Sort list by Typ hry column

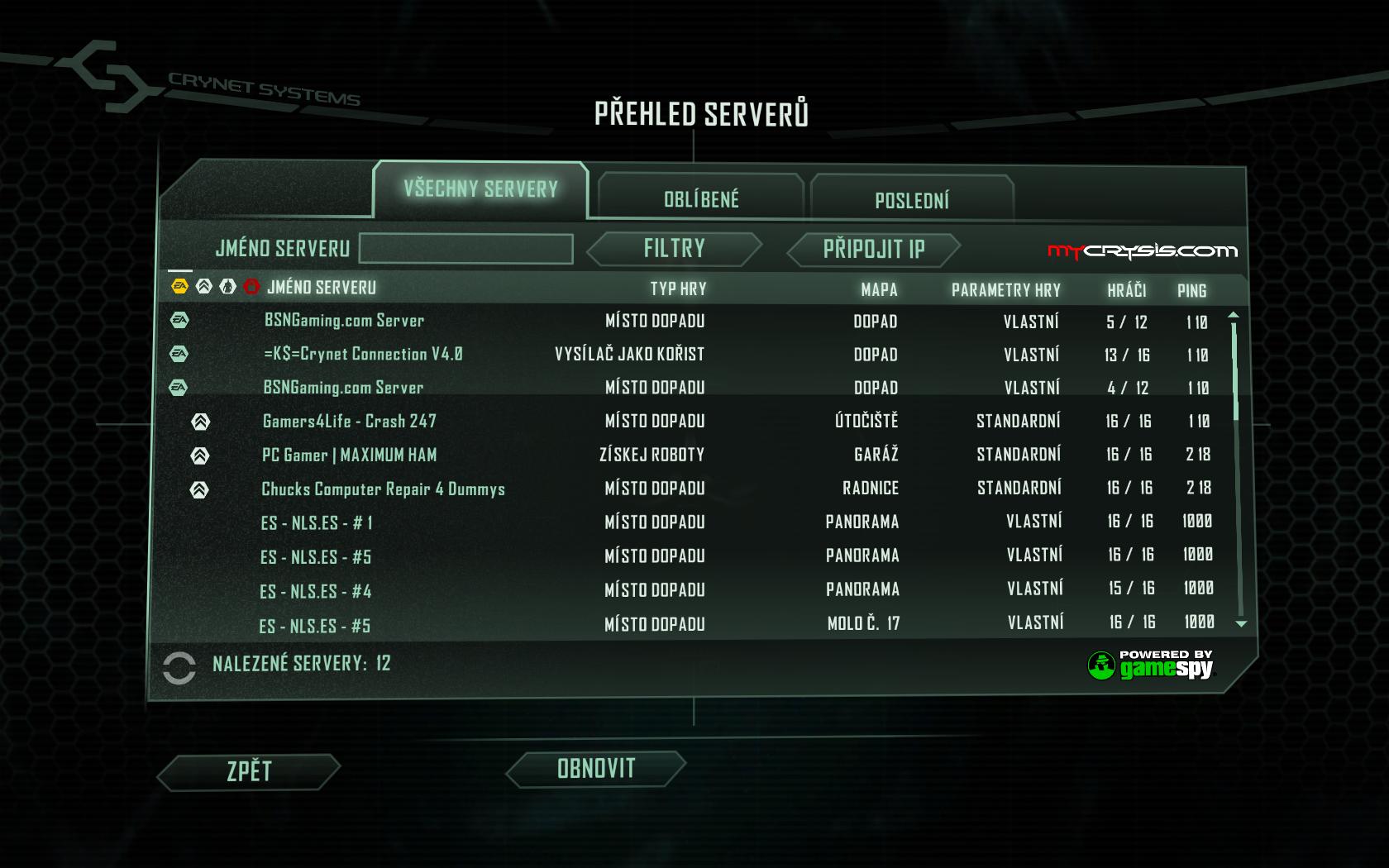(678, 289)
